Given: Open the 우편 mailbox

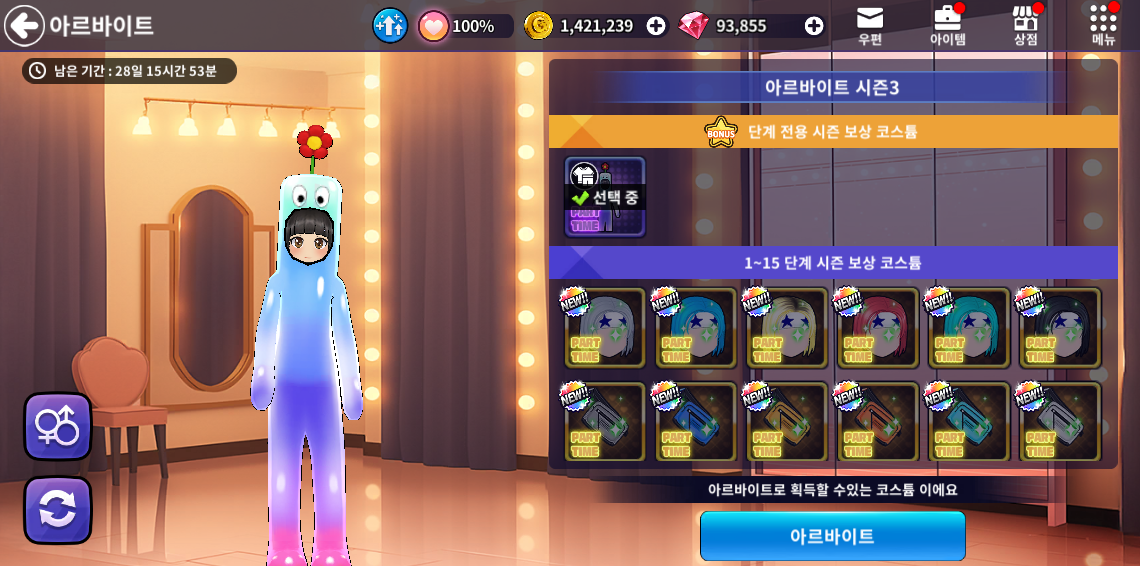Looking at the screenshot, I should pos(870,26).
